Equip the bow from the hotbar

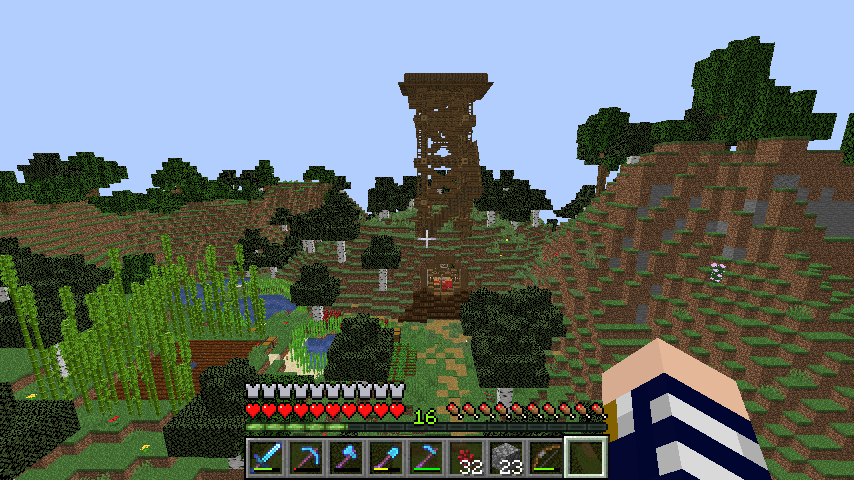pyautogui.click(x=546, y=457)
